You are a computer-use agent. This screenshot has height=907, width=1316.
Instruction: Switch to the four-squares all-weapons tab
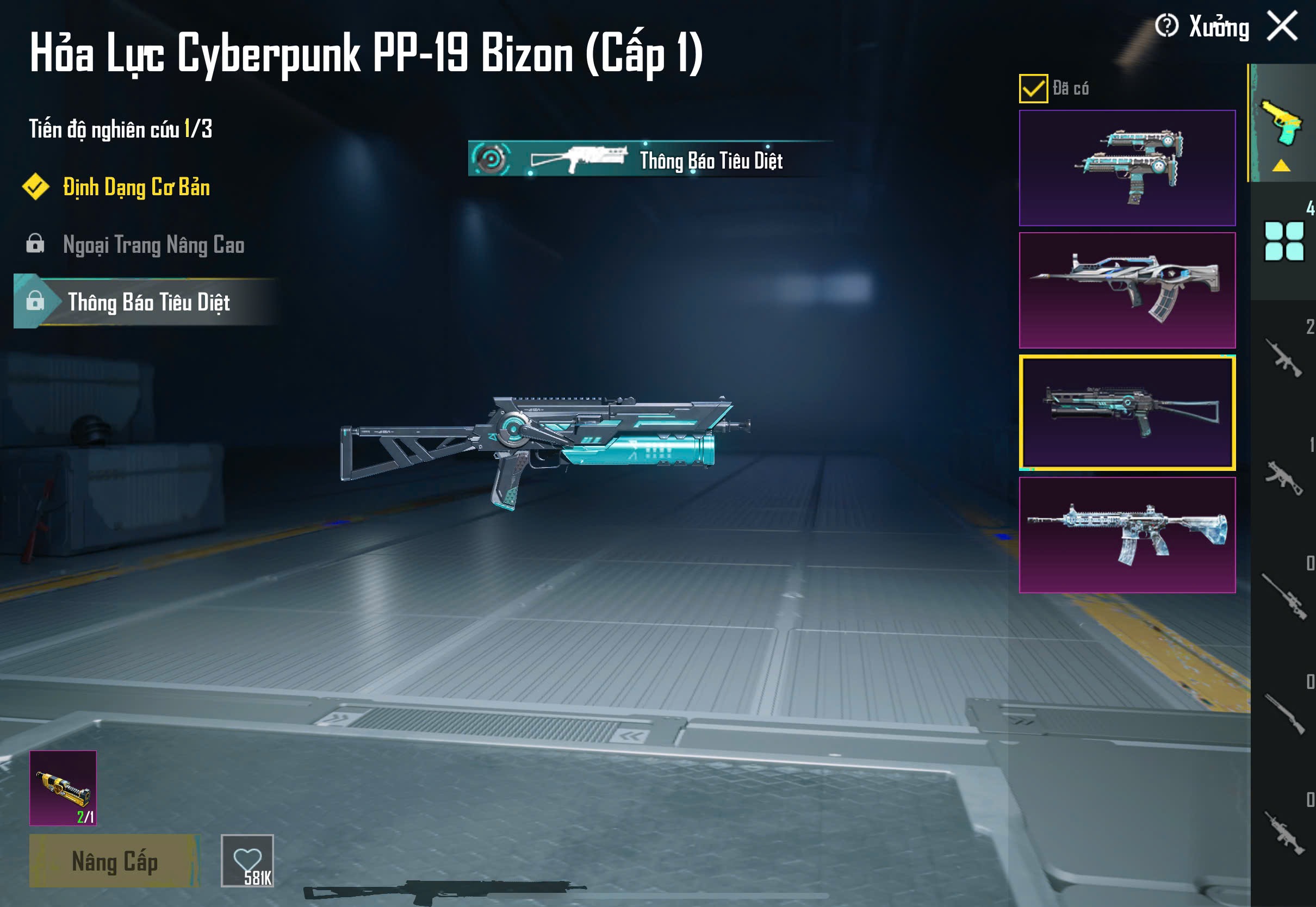1283,241
